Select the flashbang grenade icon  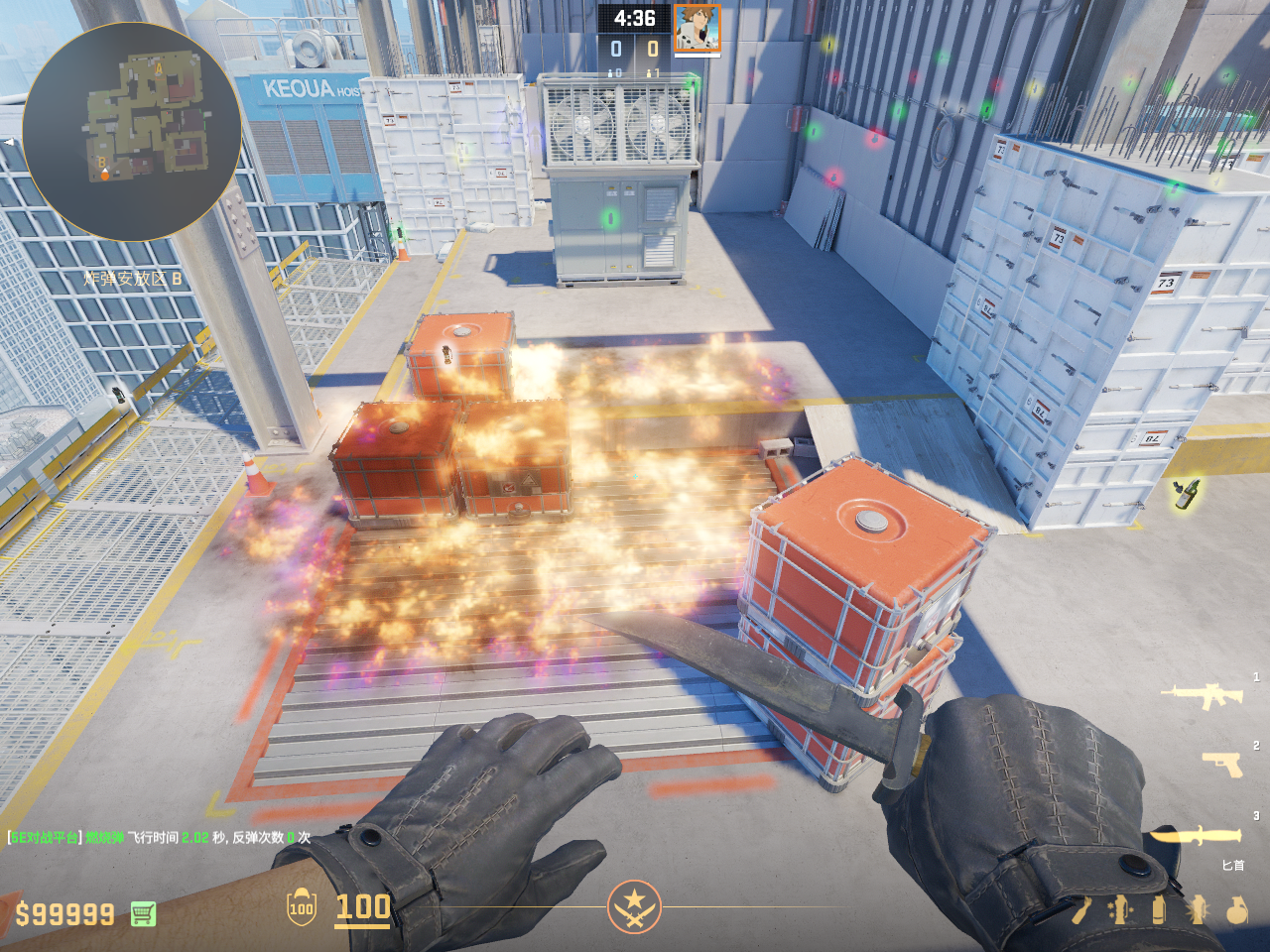tap(1197, 910)
